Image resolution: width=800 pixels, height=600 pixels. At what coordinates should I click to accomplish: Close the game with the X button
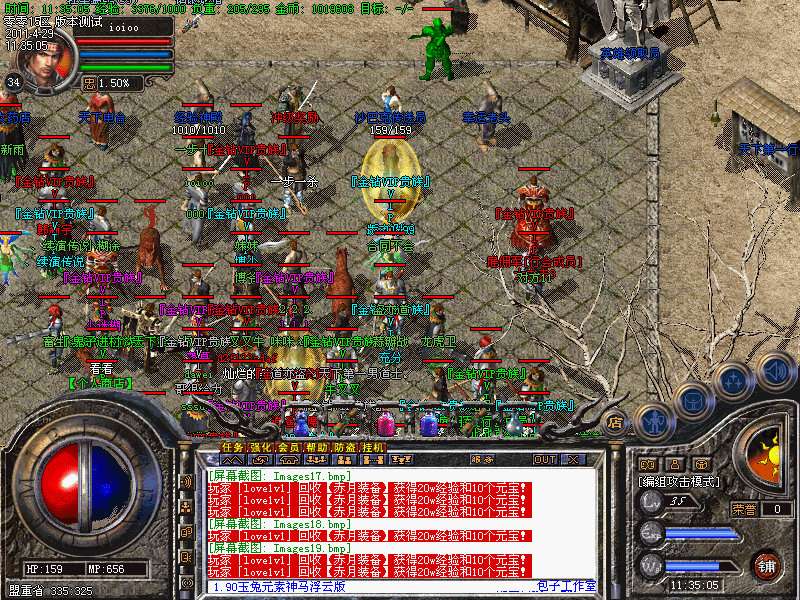573,459
